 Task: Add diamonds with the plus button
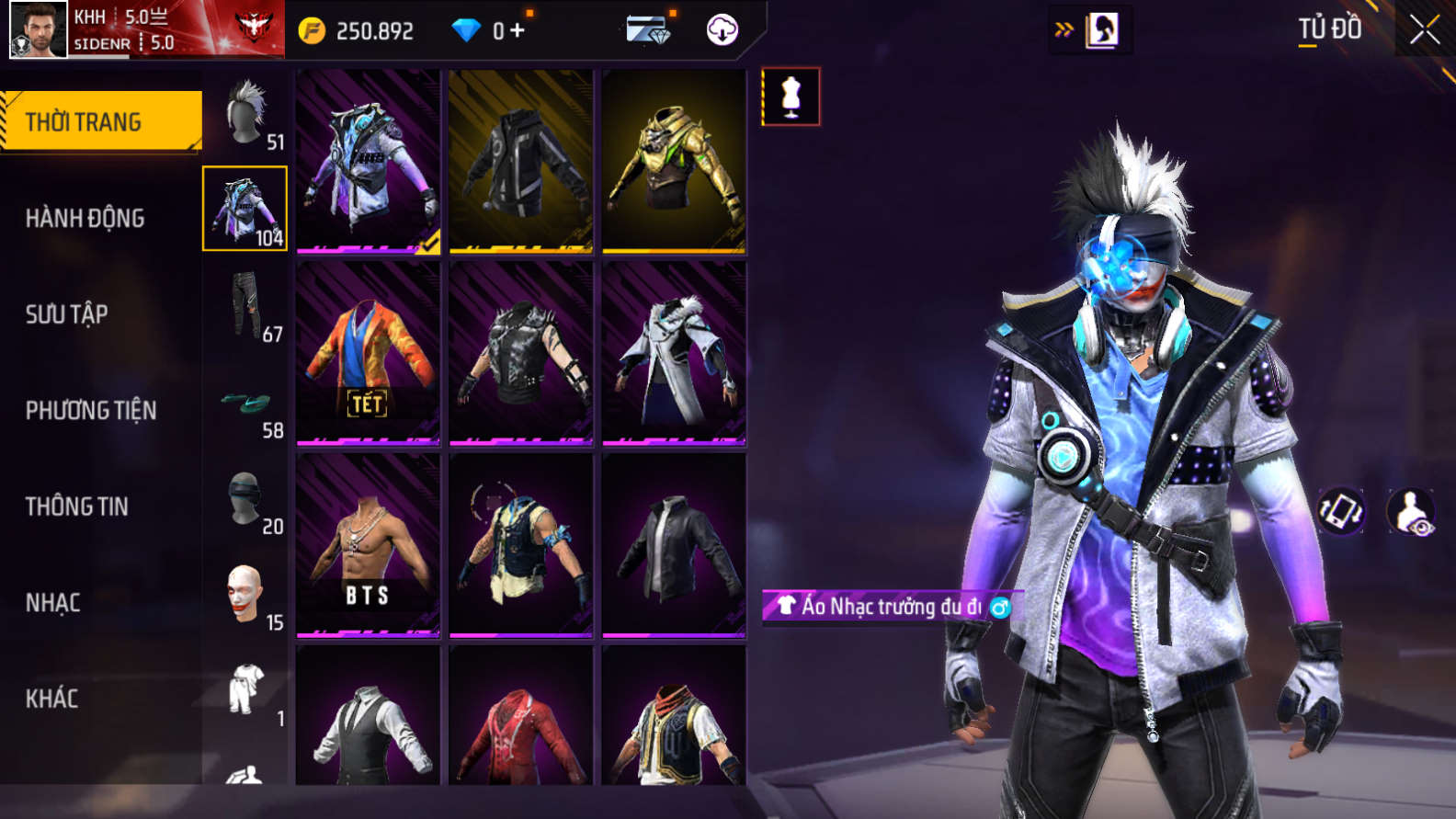tap(518, 30)
